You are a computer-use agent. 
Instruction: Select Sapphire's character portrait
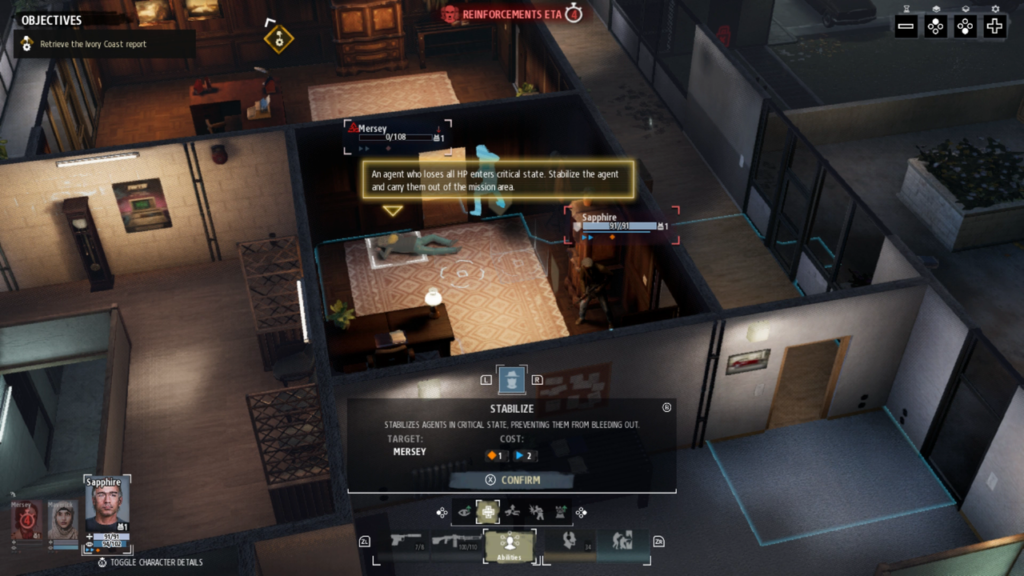click(x=107, y=505)
